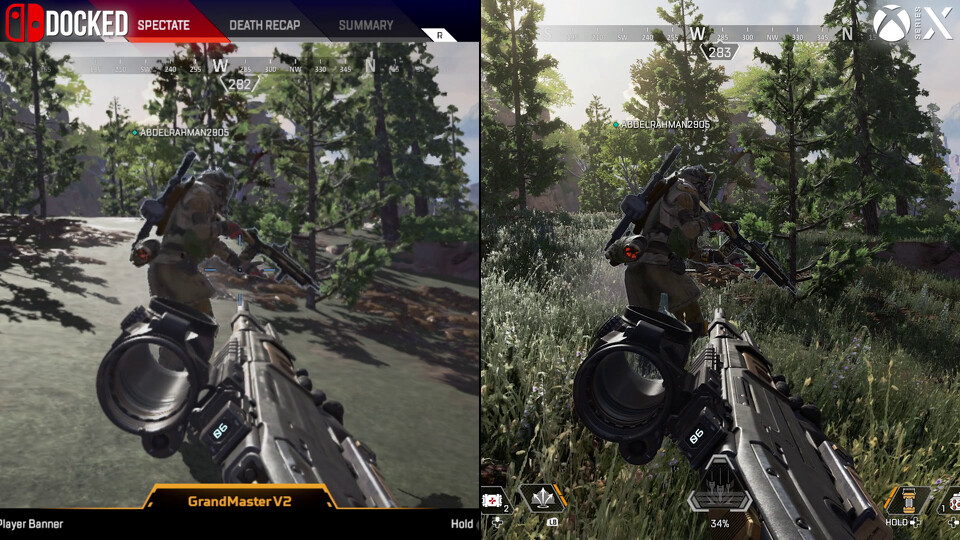This screenshot has width=960, height=540.
Task: Open the Death Recap tab
Action: tap(264, 25)
